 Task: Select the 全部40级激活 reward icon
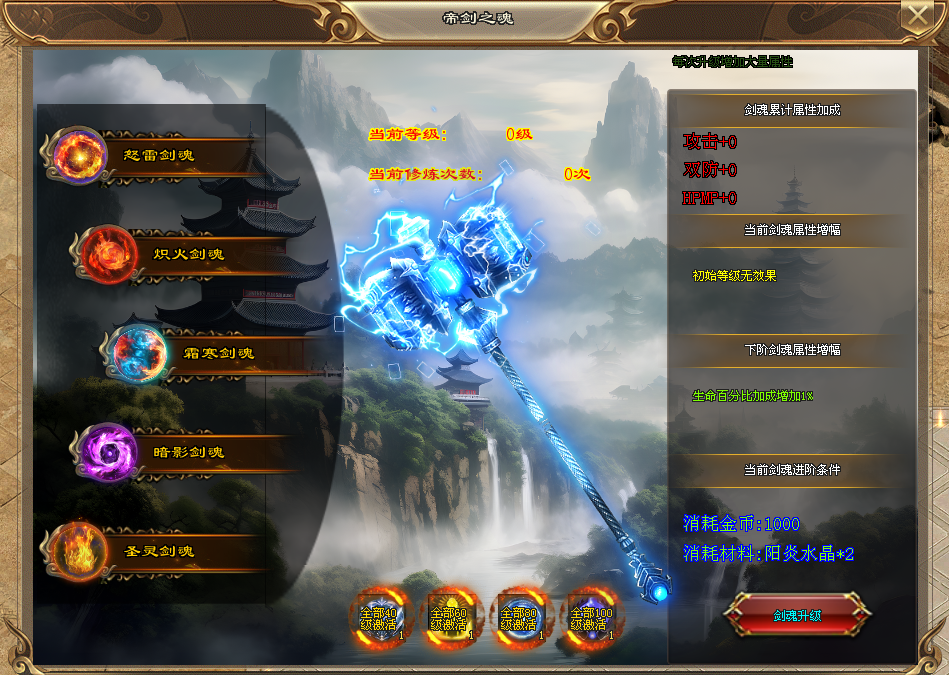click(379, 617)
